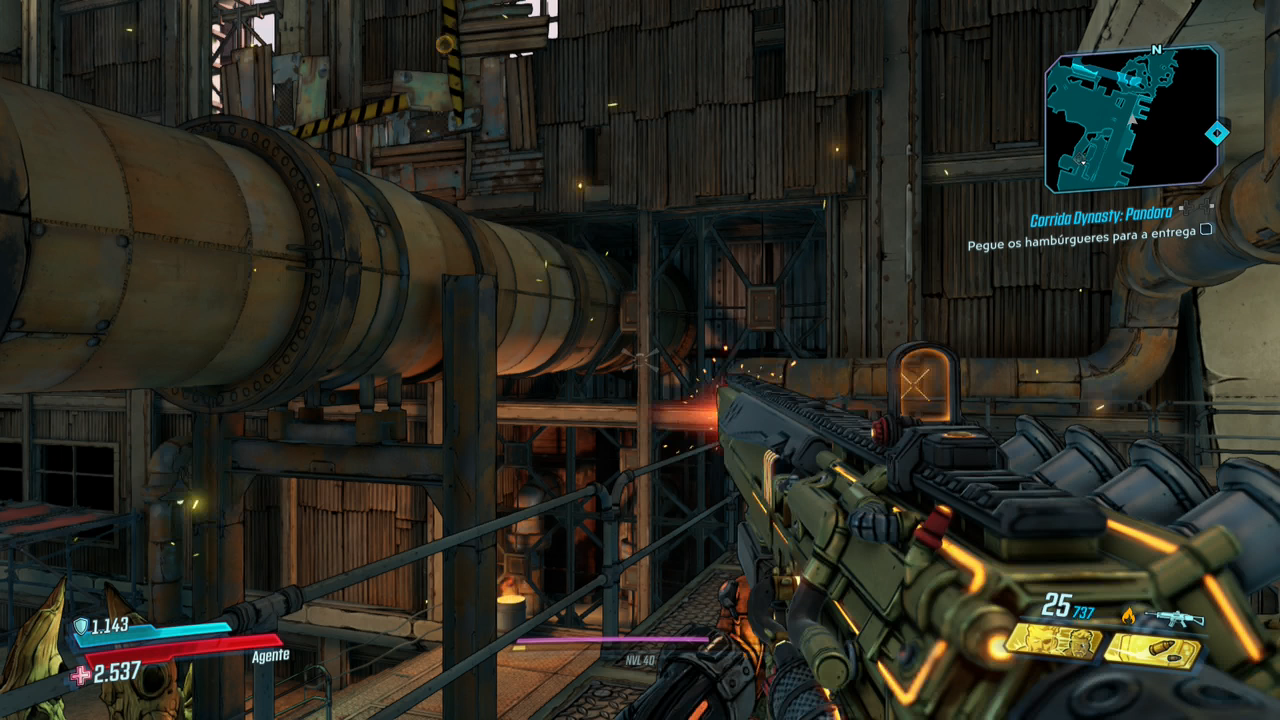Click the fire element flame icon
The width and height of the screenshot is (1280, 720).
1129,616
